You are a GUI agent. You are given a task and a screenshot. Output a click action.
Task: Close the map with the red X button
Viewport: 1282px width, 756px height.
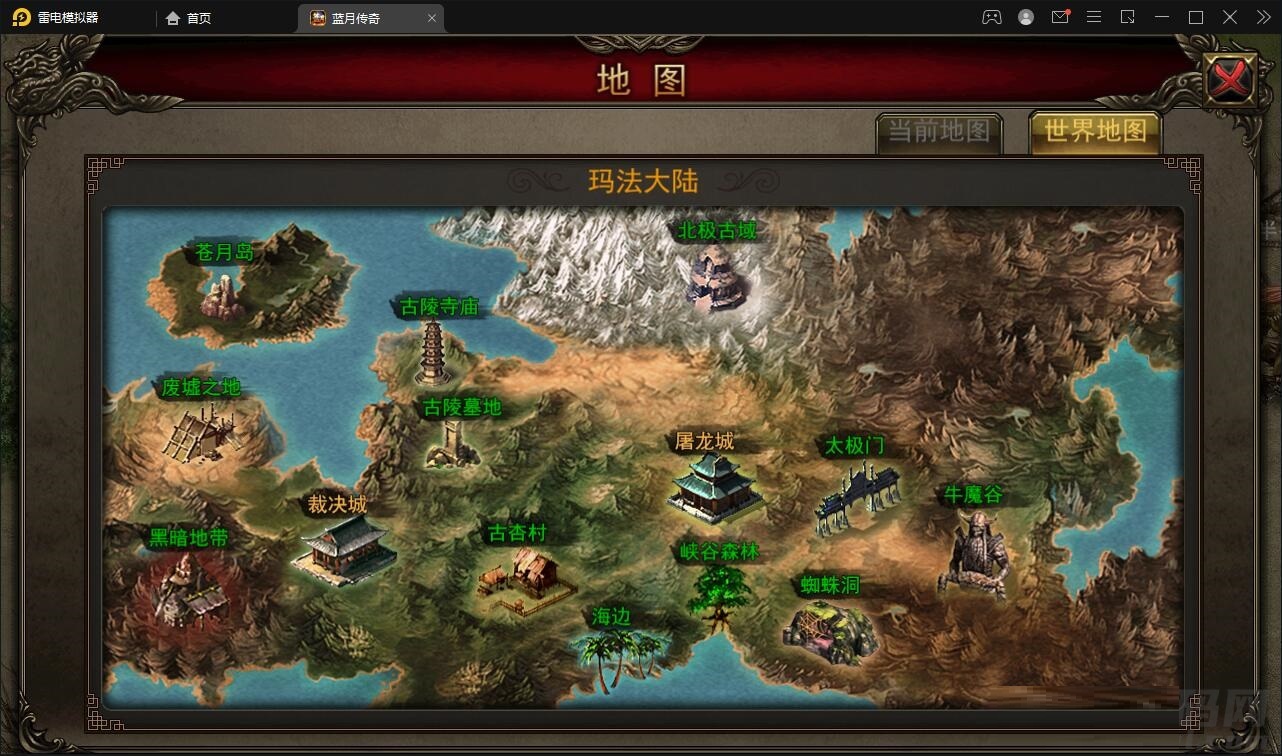coord(1230,77)
